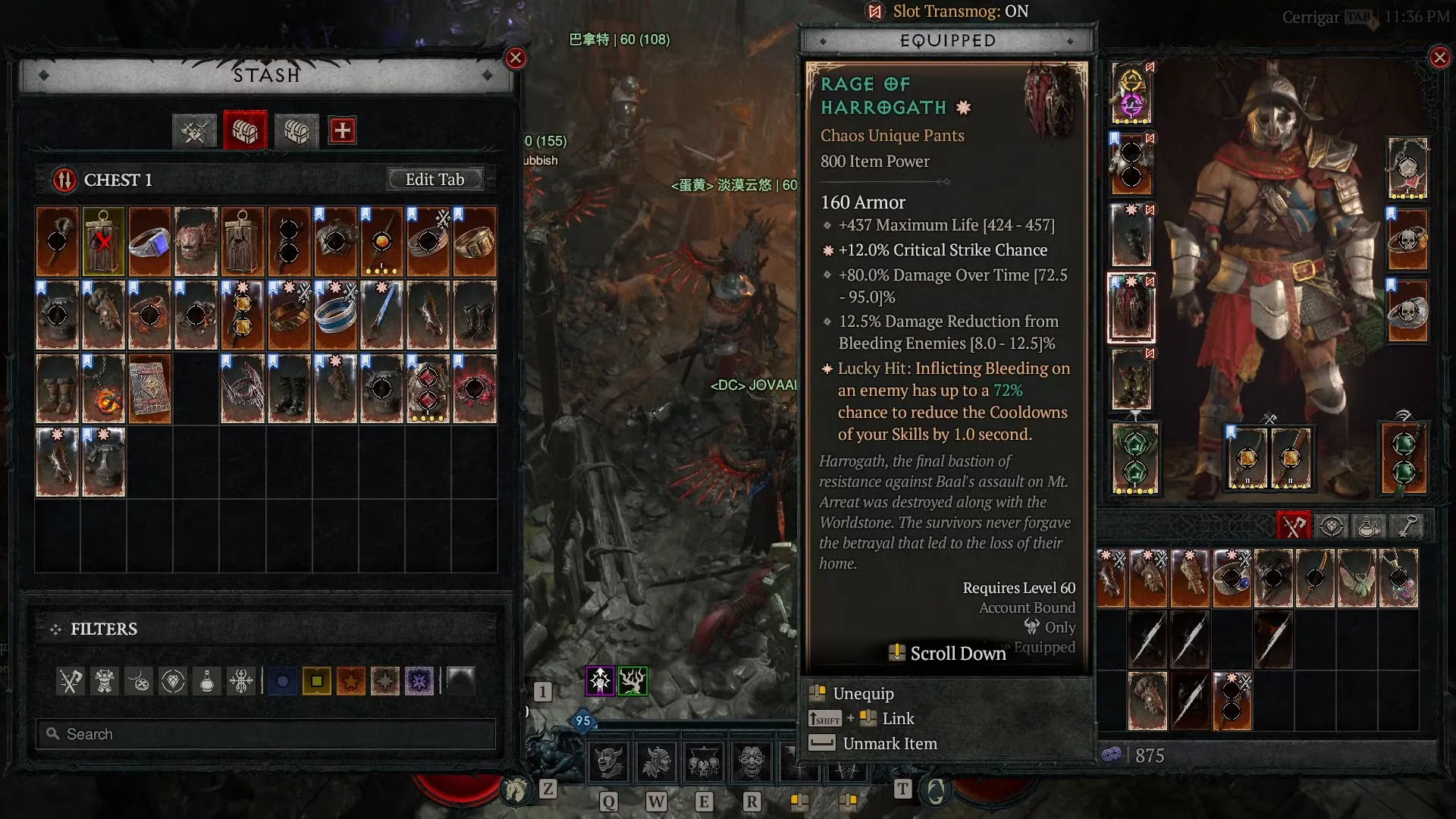Image resolution: width=1456 pixels, height=819 pixels.
Task: Pick the red-and-gold tome in the stash
Action: pyautogui.click(x=149, y=389)
